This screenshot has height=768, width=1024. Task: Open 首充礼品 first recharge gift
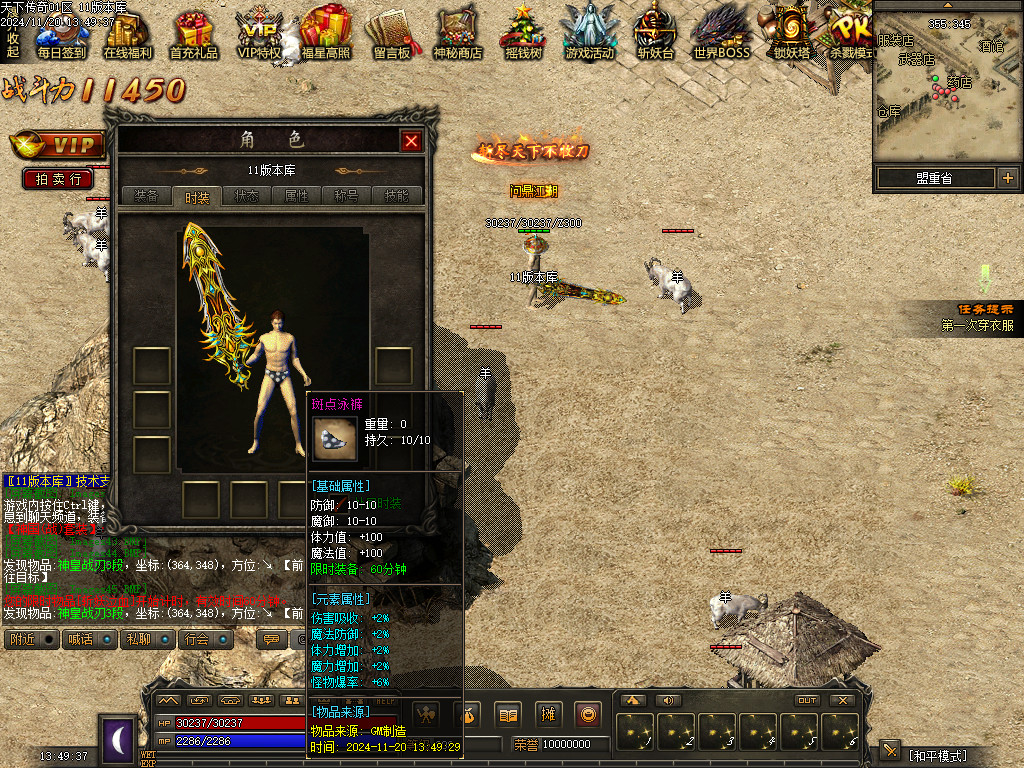pos(194,34)
